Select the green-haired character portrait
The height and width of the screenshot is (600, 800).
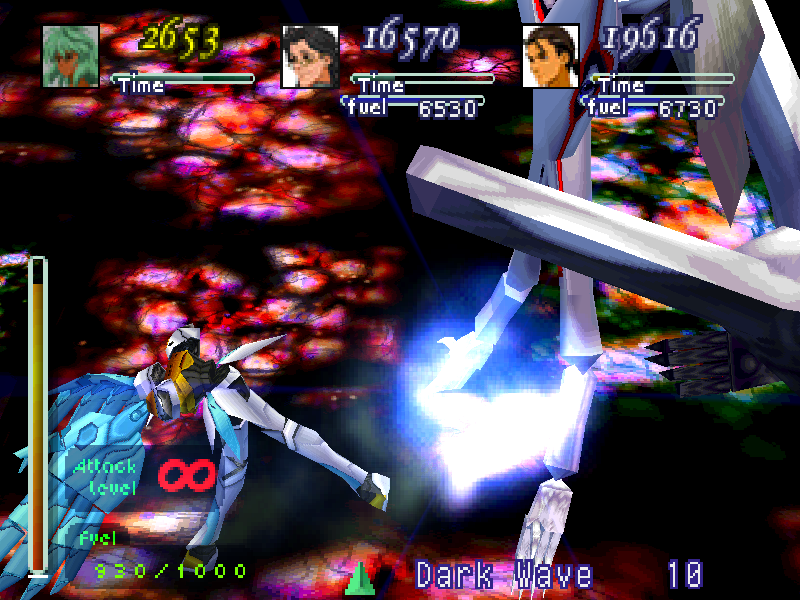click(71, 57)
